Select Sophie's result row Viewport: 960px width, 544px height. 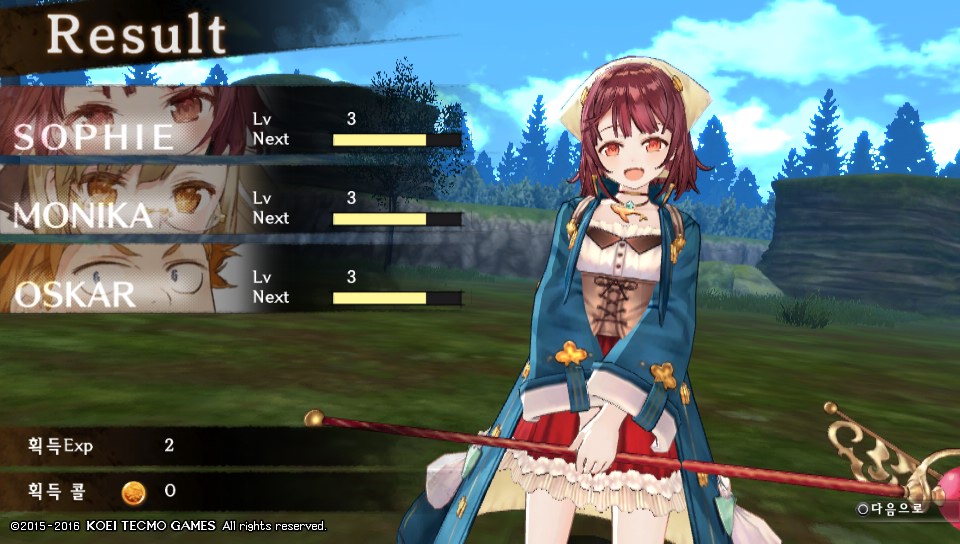230,125
